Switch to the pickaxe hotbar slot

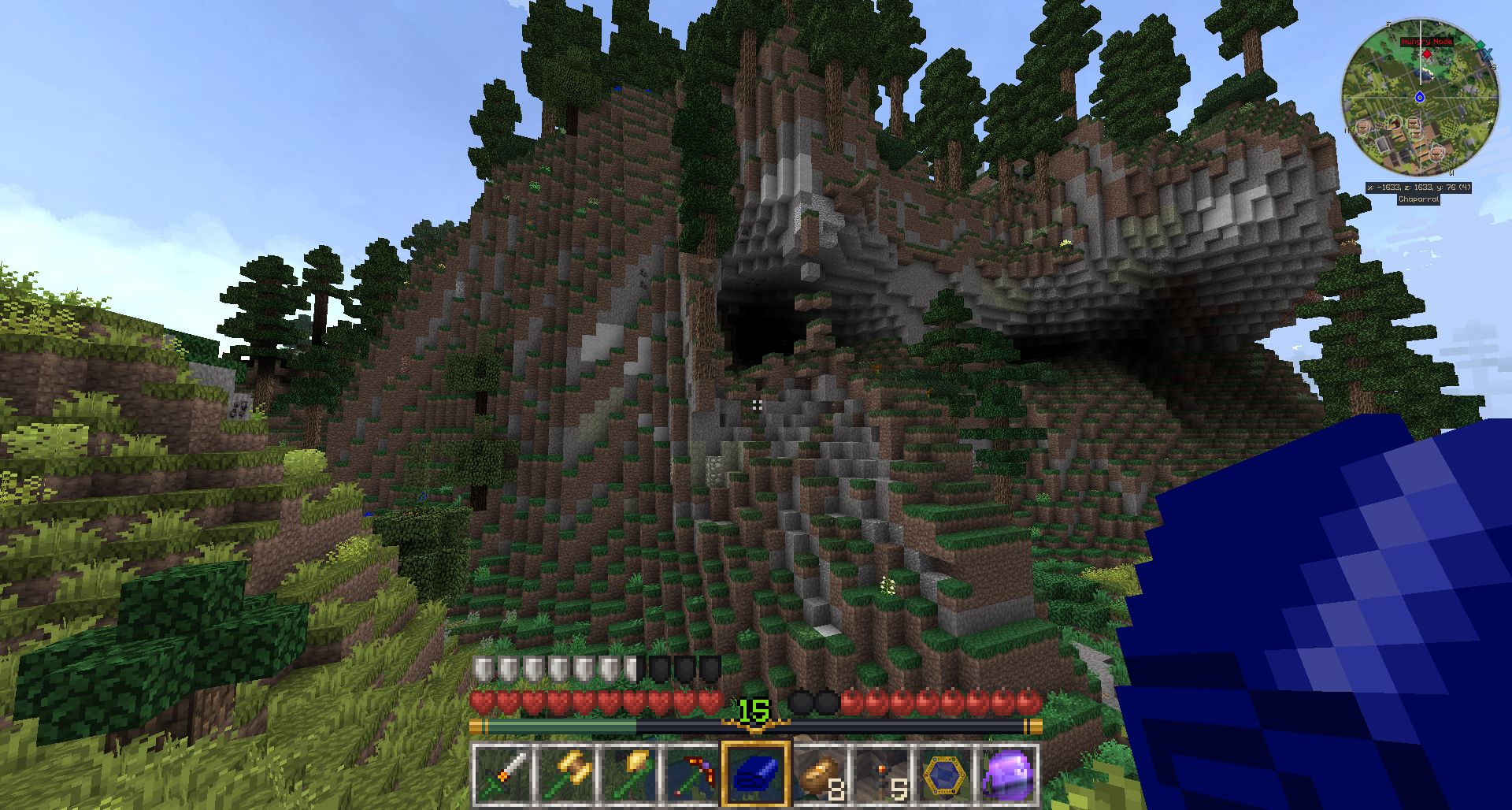[x=692, y=775]
